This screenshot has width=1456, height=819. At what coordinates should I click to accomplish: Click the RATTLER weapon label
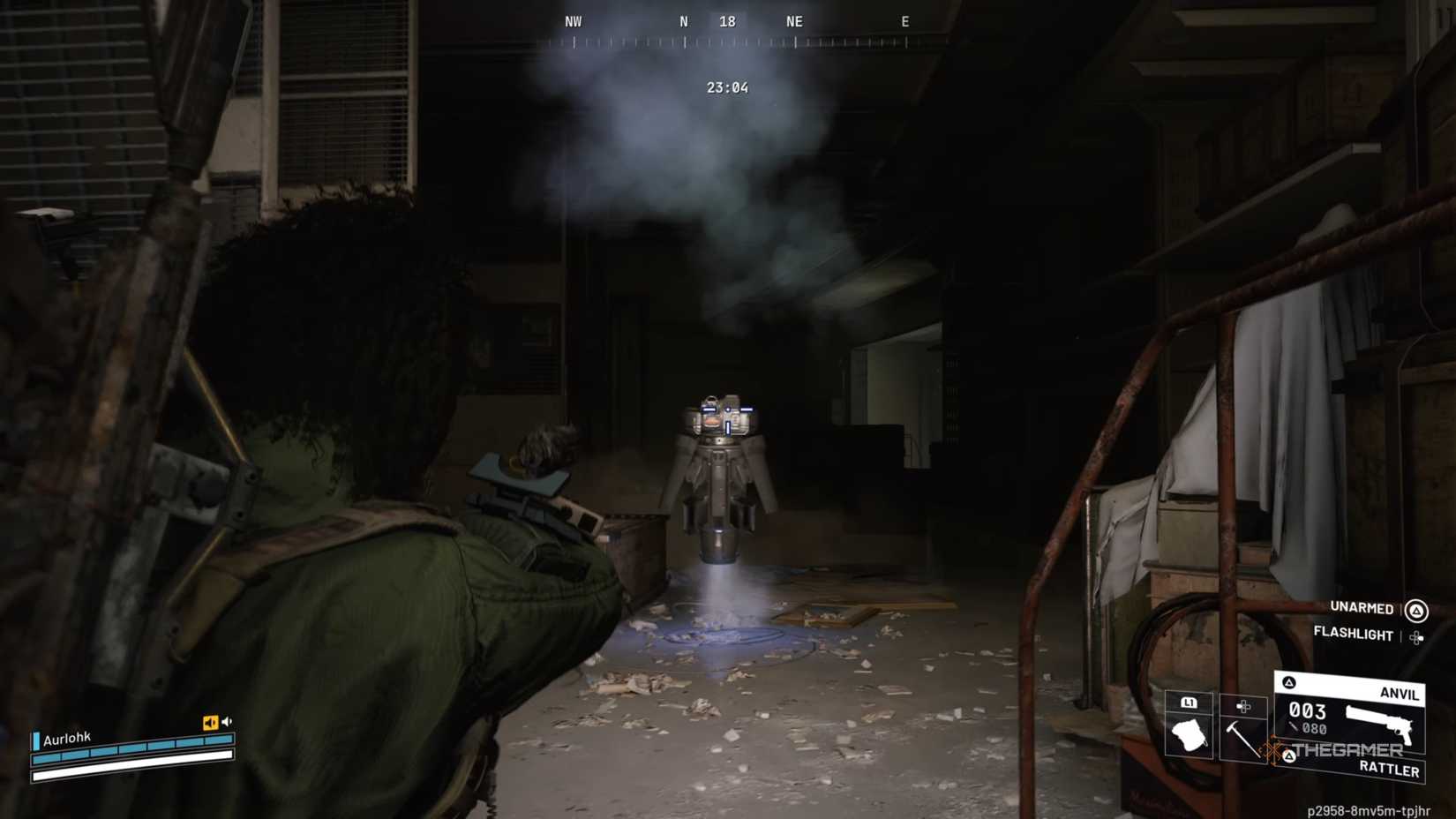tap(1391, 770)
